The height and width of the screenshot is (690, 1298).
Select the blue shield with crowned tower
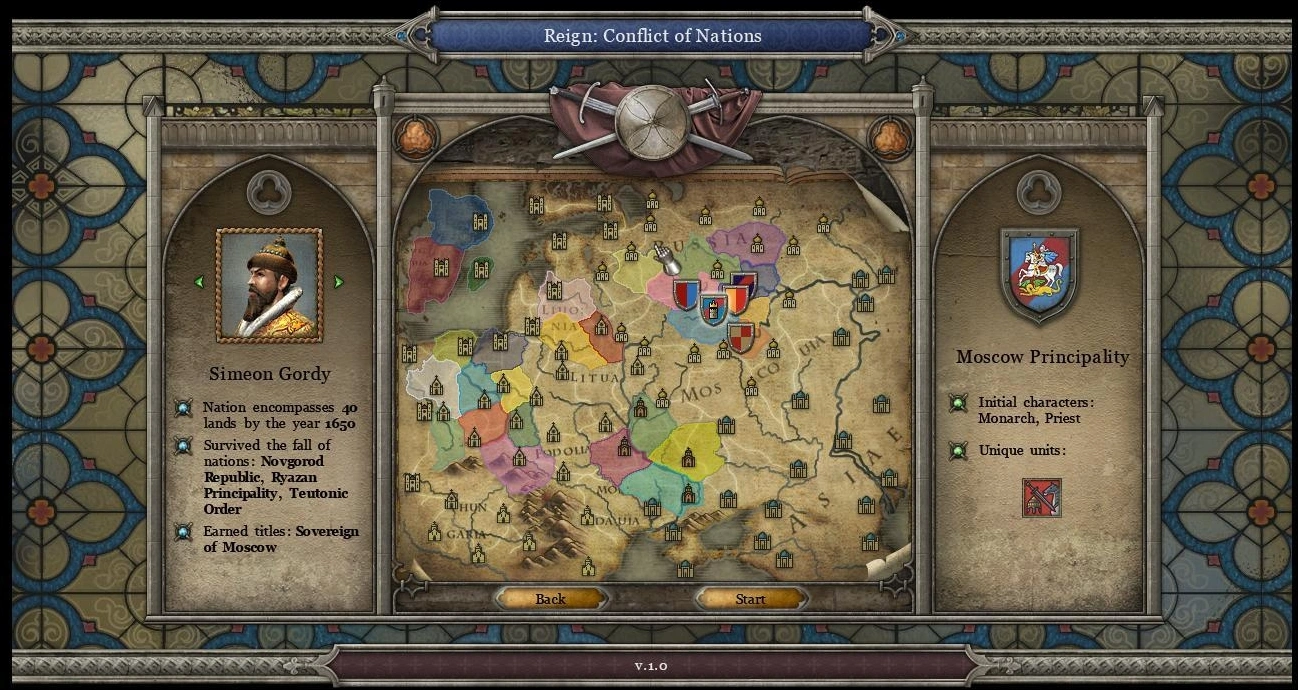[713, 309]
